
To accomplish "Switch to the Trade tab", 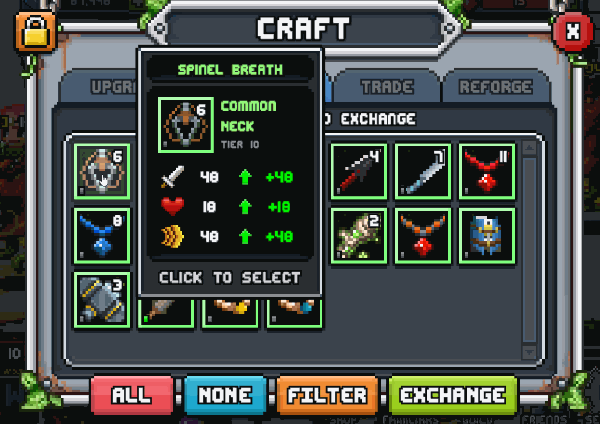I will point(386,87).
